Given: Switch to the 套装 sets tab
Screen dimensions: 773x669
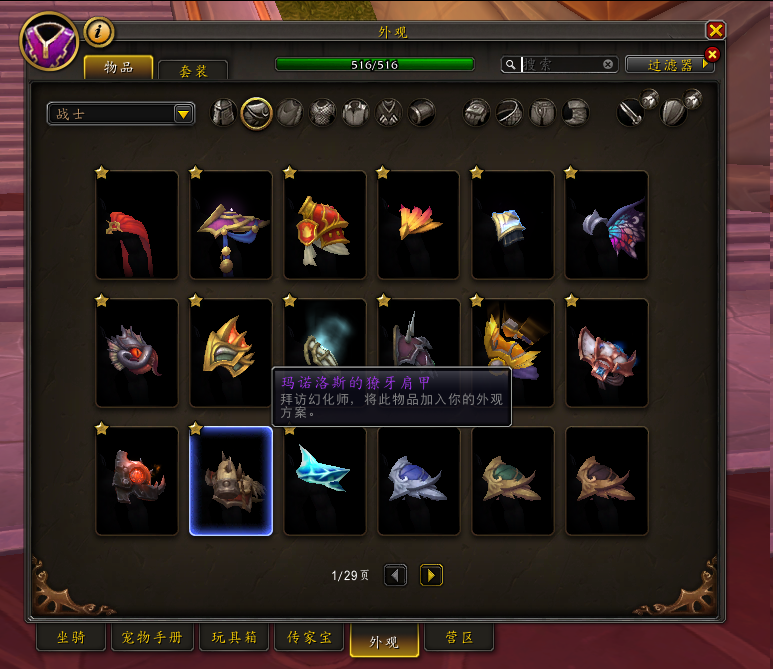Looking at the screenshot, I should [x=192, y=71].
